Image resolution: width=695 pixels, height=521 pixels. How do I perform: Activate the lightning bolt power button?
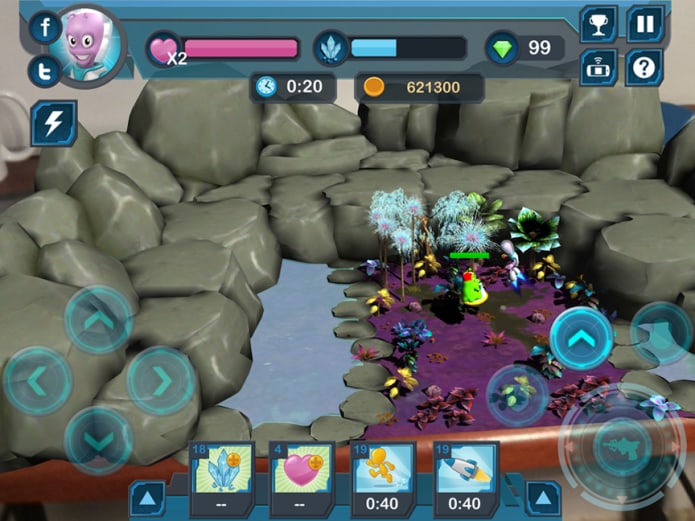click(x=53, y=123)
